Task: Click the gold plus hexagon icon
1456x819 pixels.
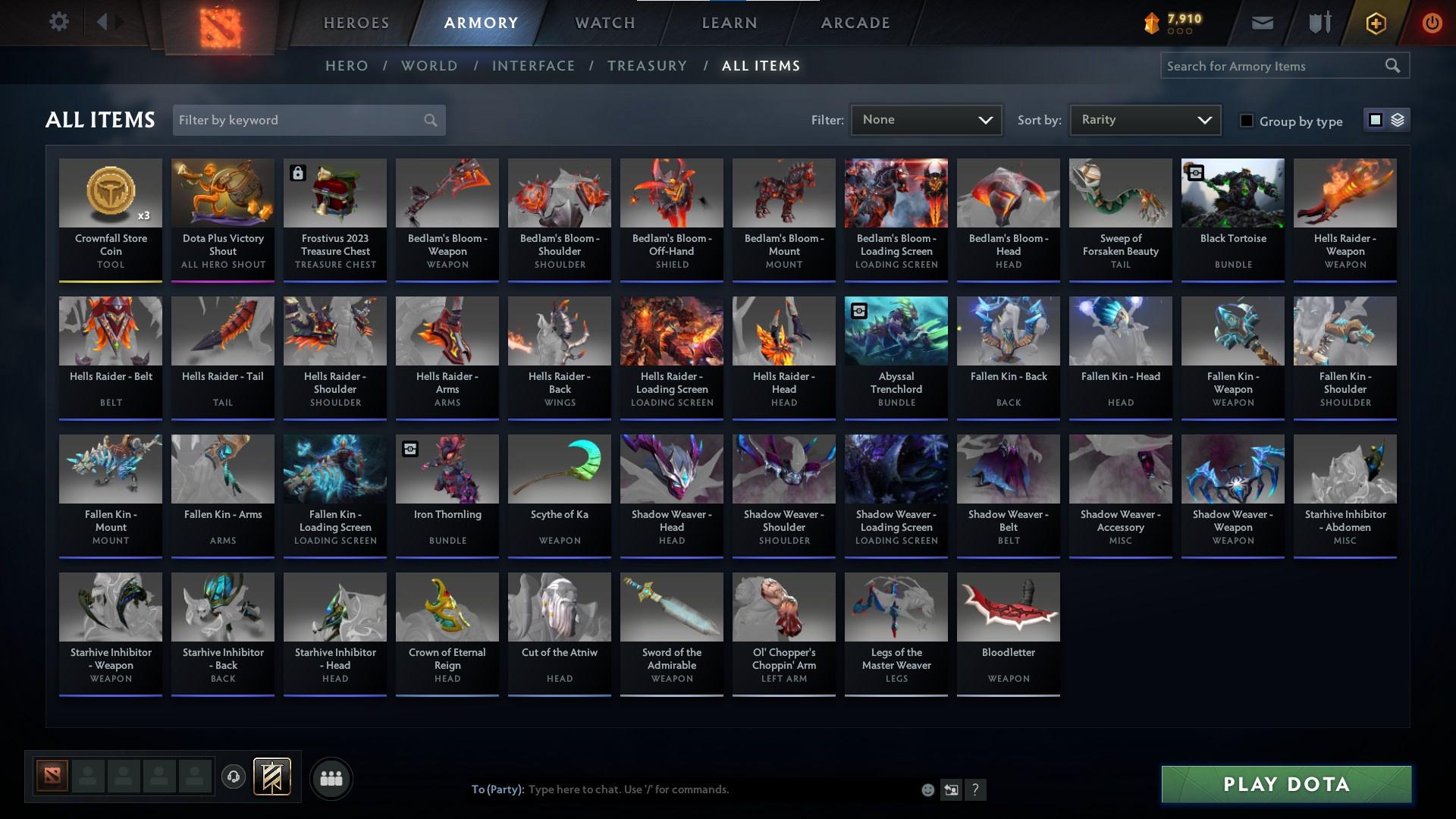Action: [1375, 22]
